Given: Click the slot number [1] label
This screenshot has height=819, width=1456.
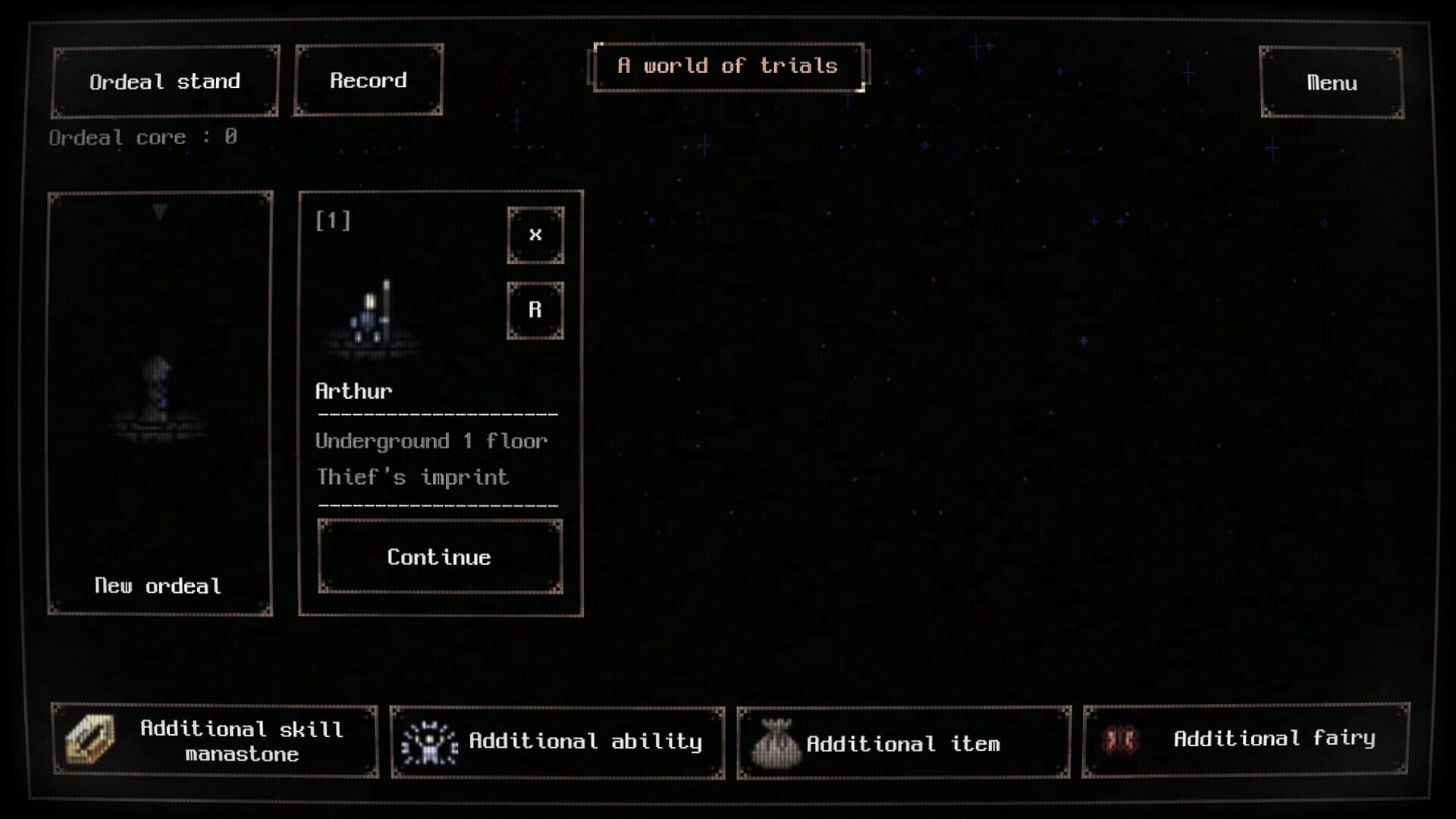Looking at the screenshot, I should point(331,221).
